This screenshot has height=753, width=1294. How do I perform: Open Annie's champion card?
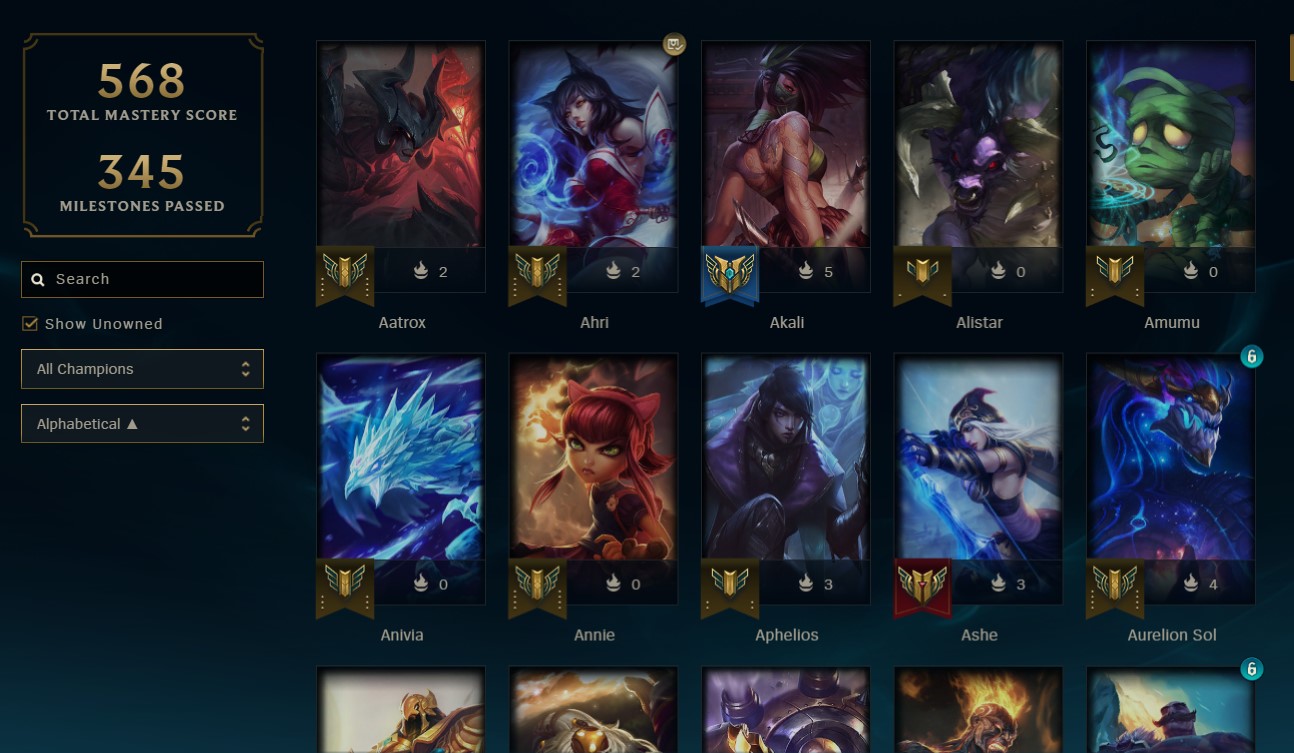point(593,470)
